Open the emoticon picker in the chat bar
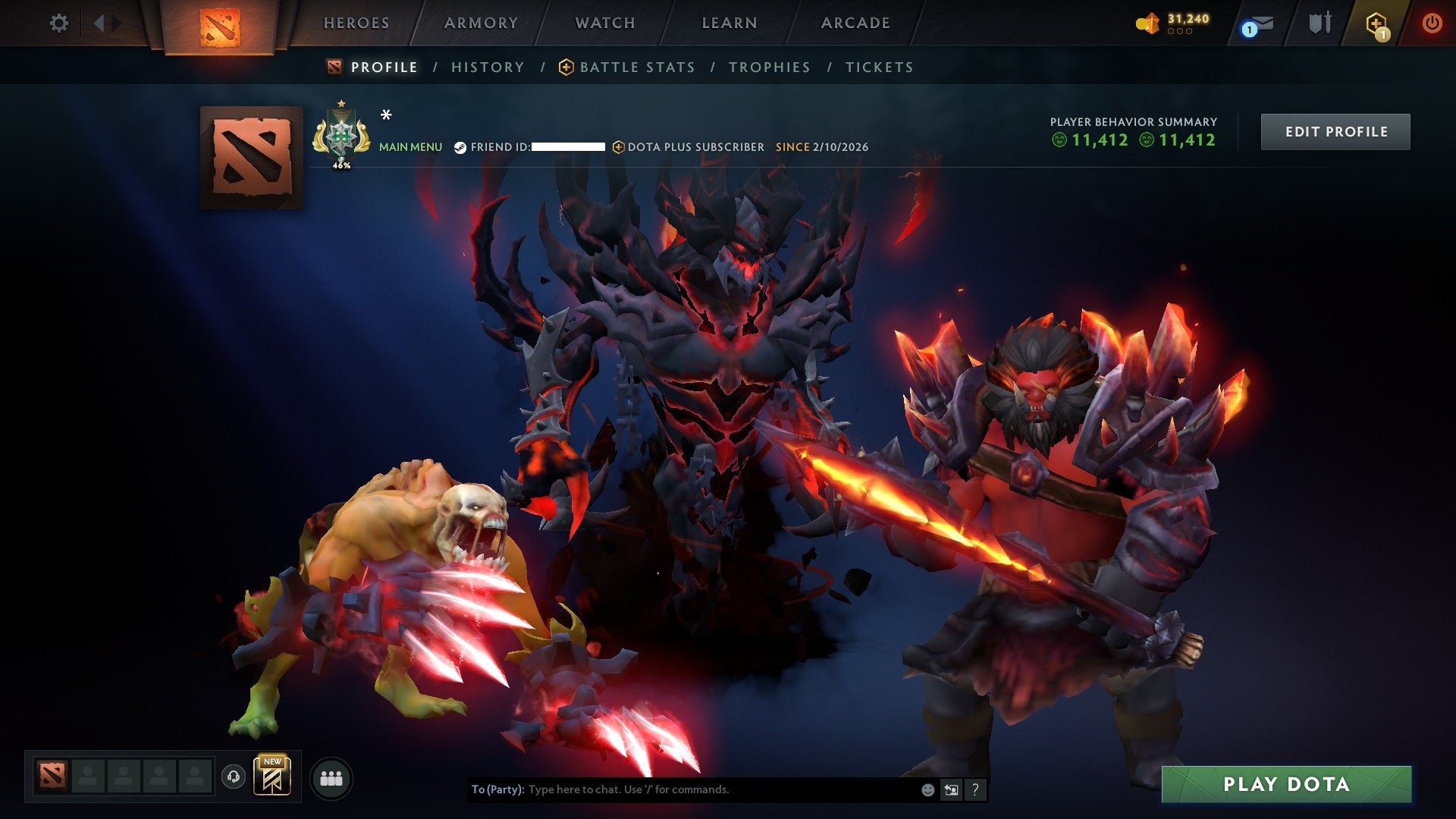The width and height of the screenshot is (1456, 819). [927, 789]
